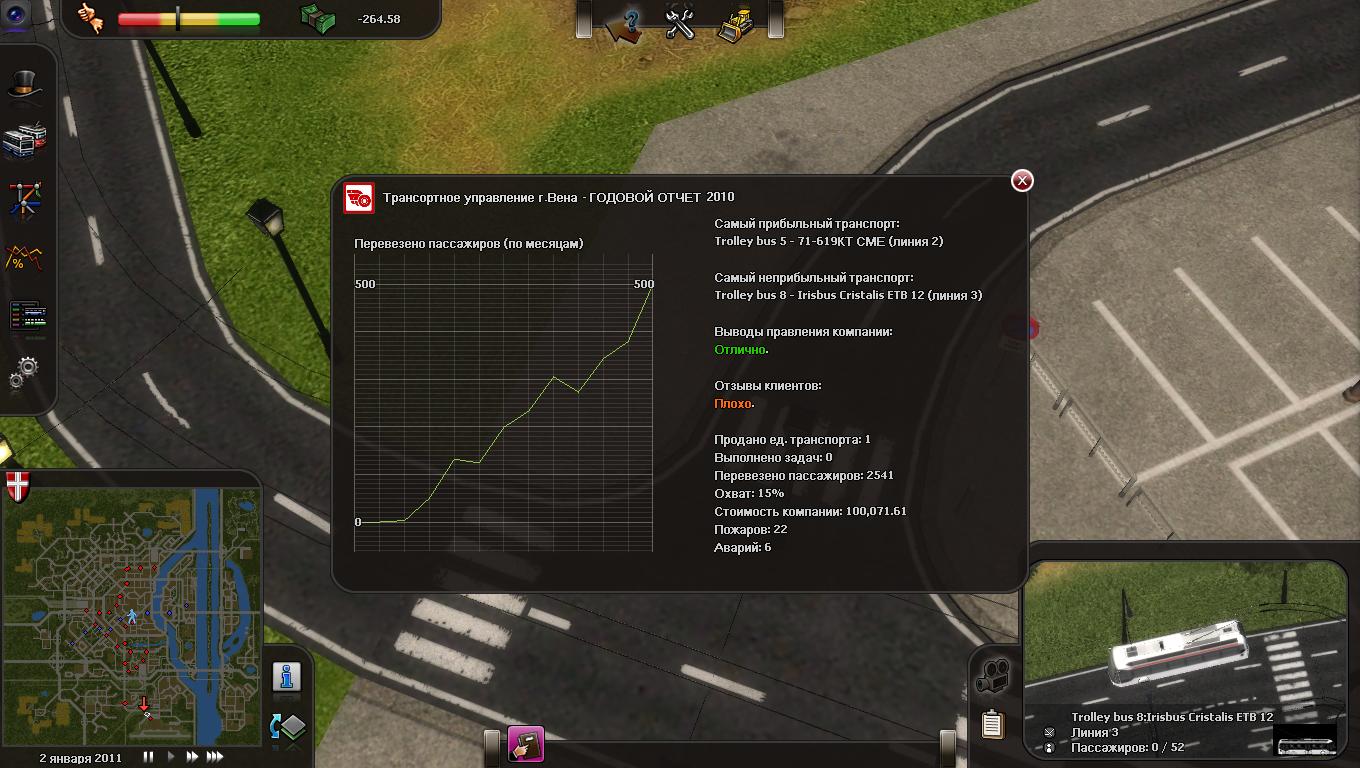This screenshot has height=768, width=1360.
Task: Select the yellow bulldozer demolish tool
Action: point(734,22)
